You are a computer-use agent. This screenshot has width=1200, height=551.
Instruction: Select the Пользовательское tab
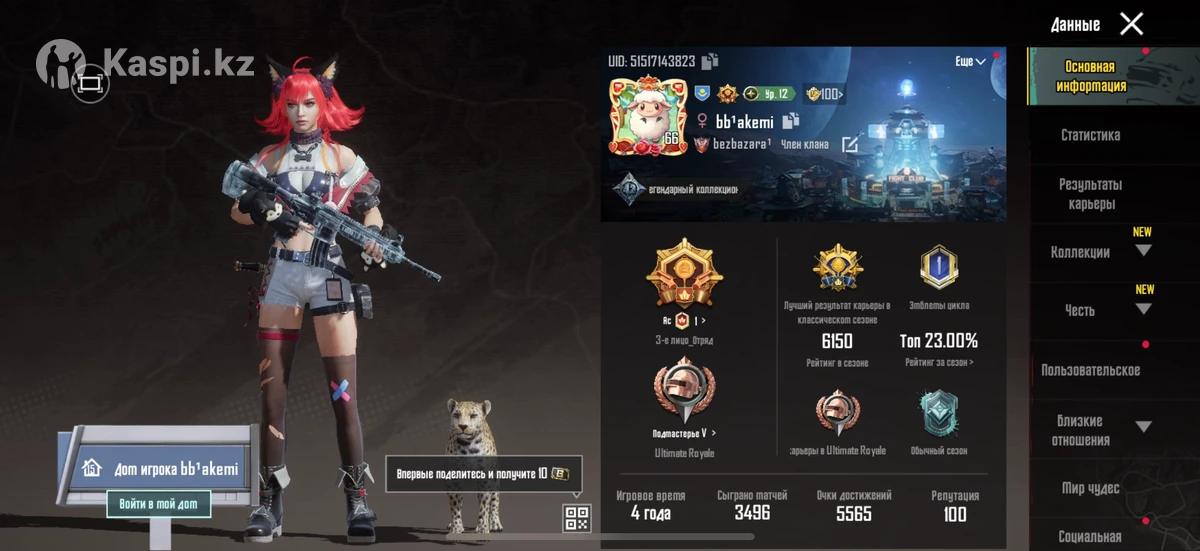coord(1090,370)
